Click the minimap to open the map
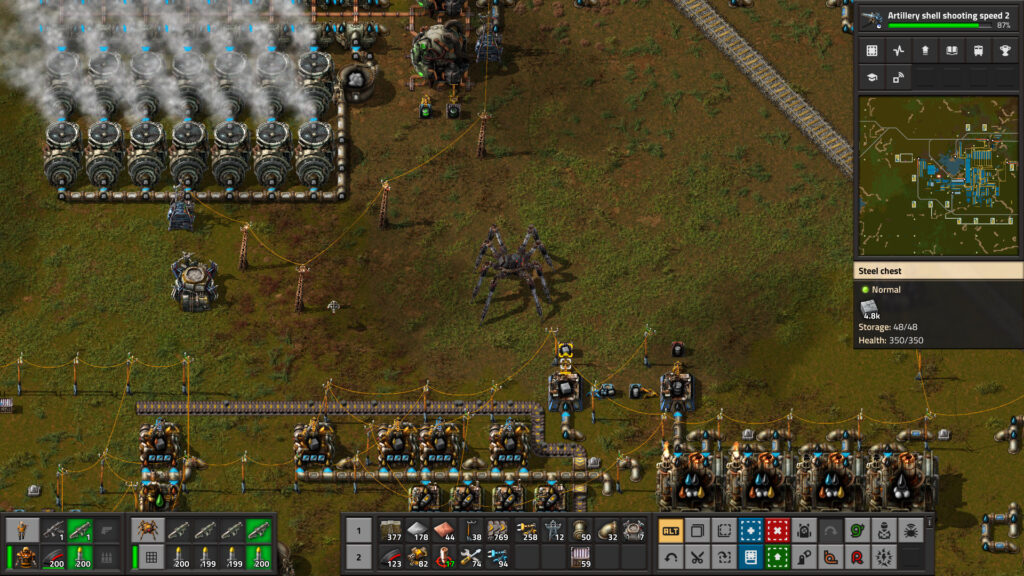 coord(939,176)
